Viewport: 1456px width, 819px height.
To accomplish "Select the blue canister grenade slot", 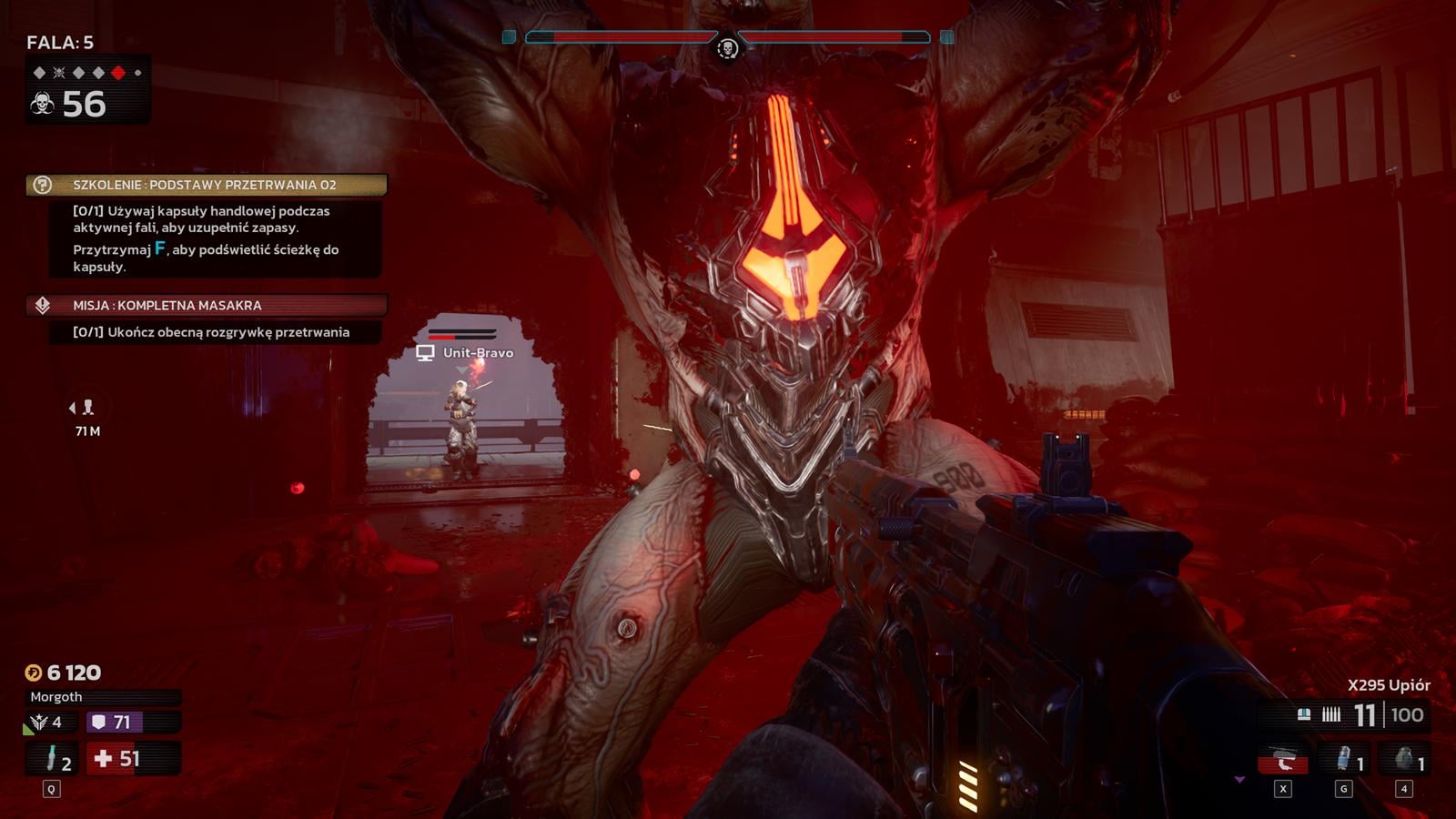I will tap(1345, 759).
